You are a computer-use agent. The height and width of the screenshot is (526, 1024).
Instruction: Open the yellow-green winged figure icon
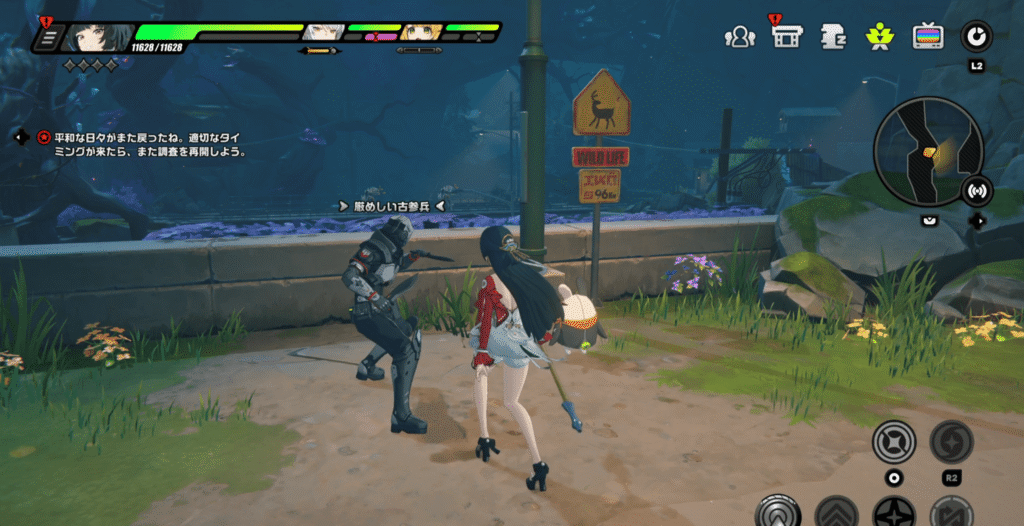tap(880, 37)
